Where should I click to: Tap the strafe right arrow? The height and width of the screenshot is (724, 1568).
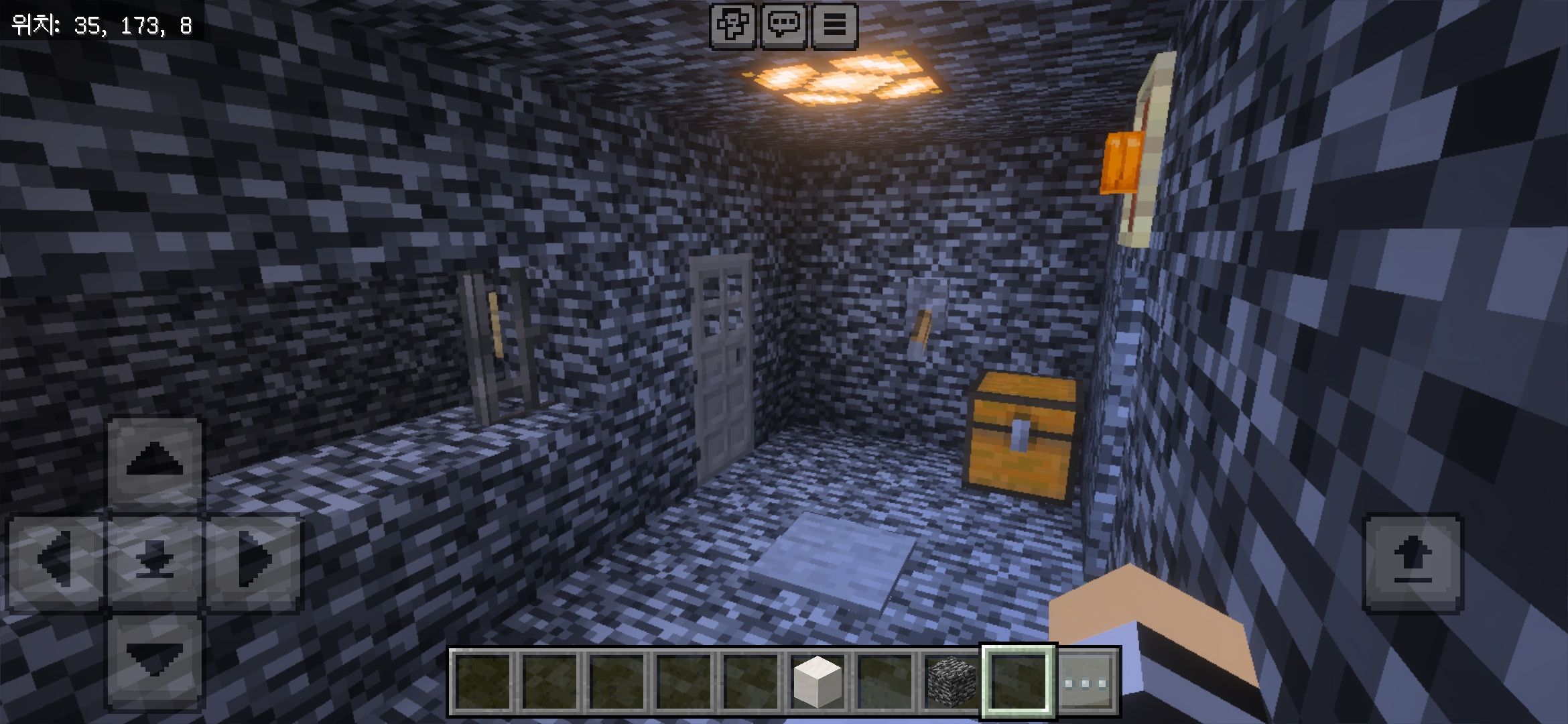pos(254,560)
